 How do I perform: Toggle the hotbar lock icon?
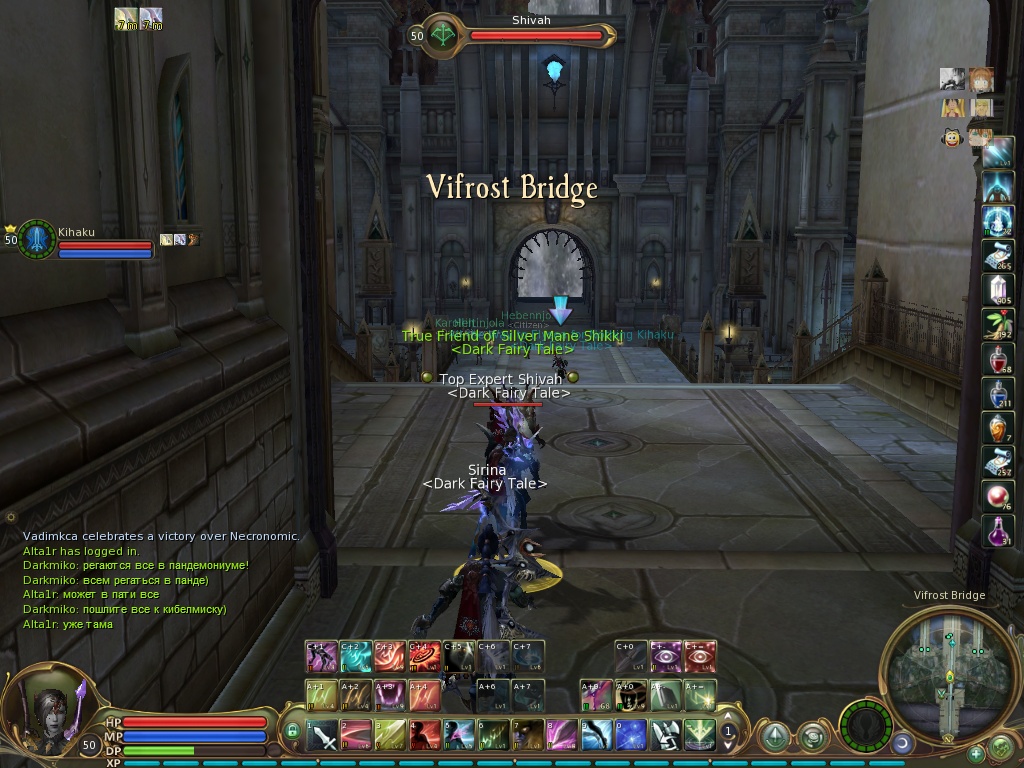[x=292, y=731]
